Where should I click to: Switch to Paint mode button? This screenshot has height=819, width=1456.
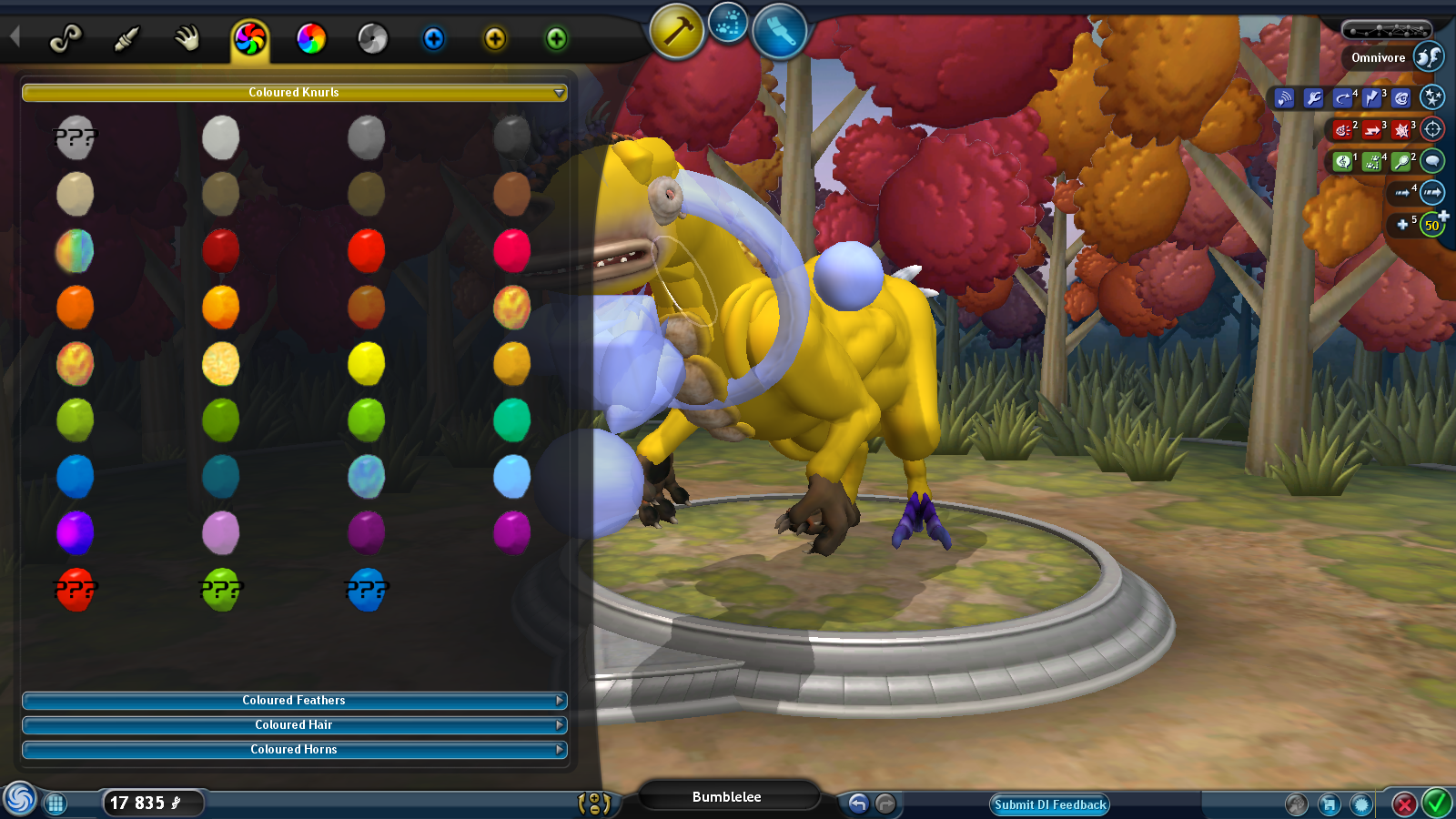[x=779, y=31]
